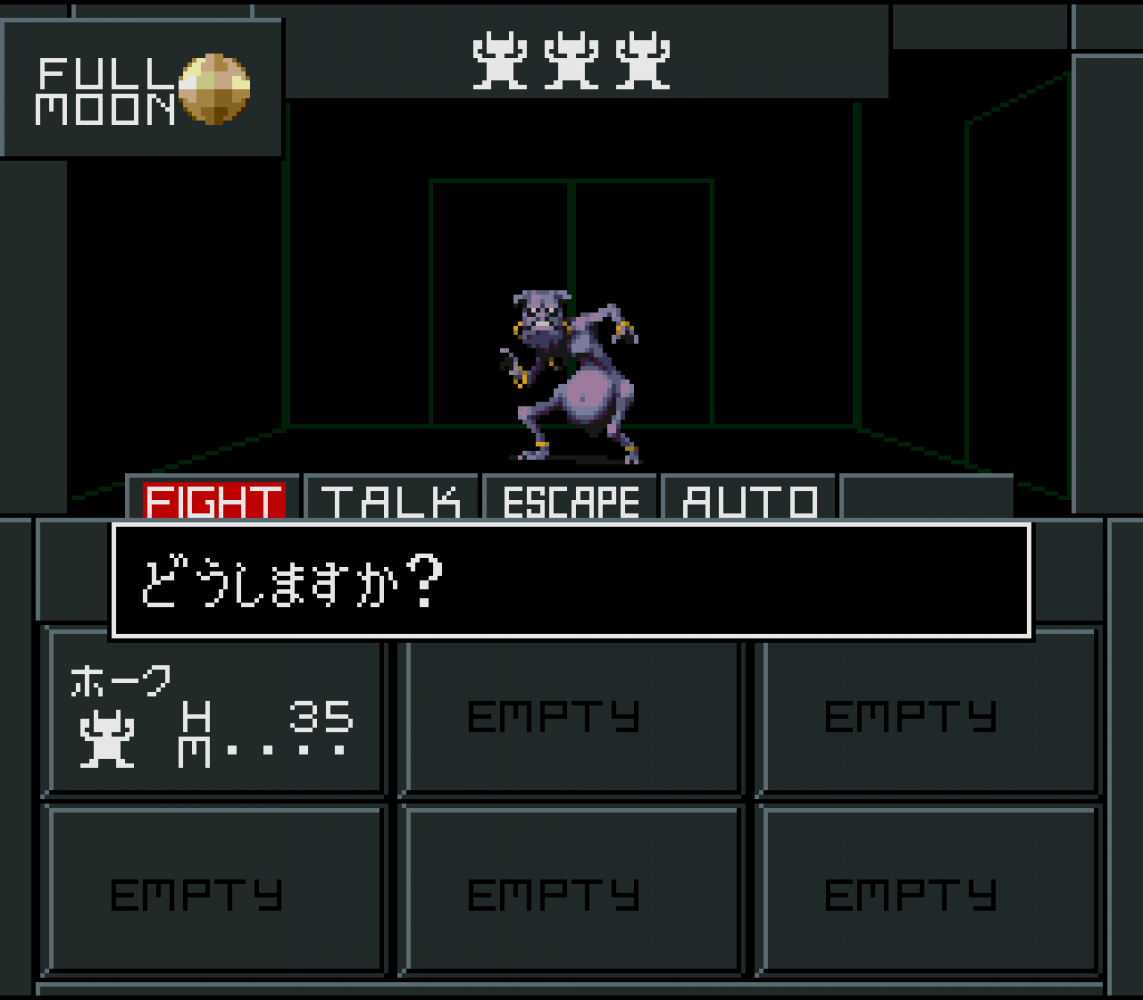Activate the AUTO battle command
Screen dimensions: 1143x1000
749,500
